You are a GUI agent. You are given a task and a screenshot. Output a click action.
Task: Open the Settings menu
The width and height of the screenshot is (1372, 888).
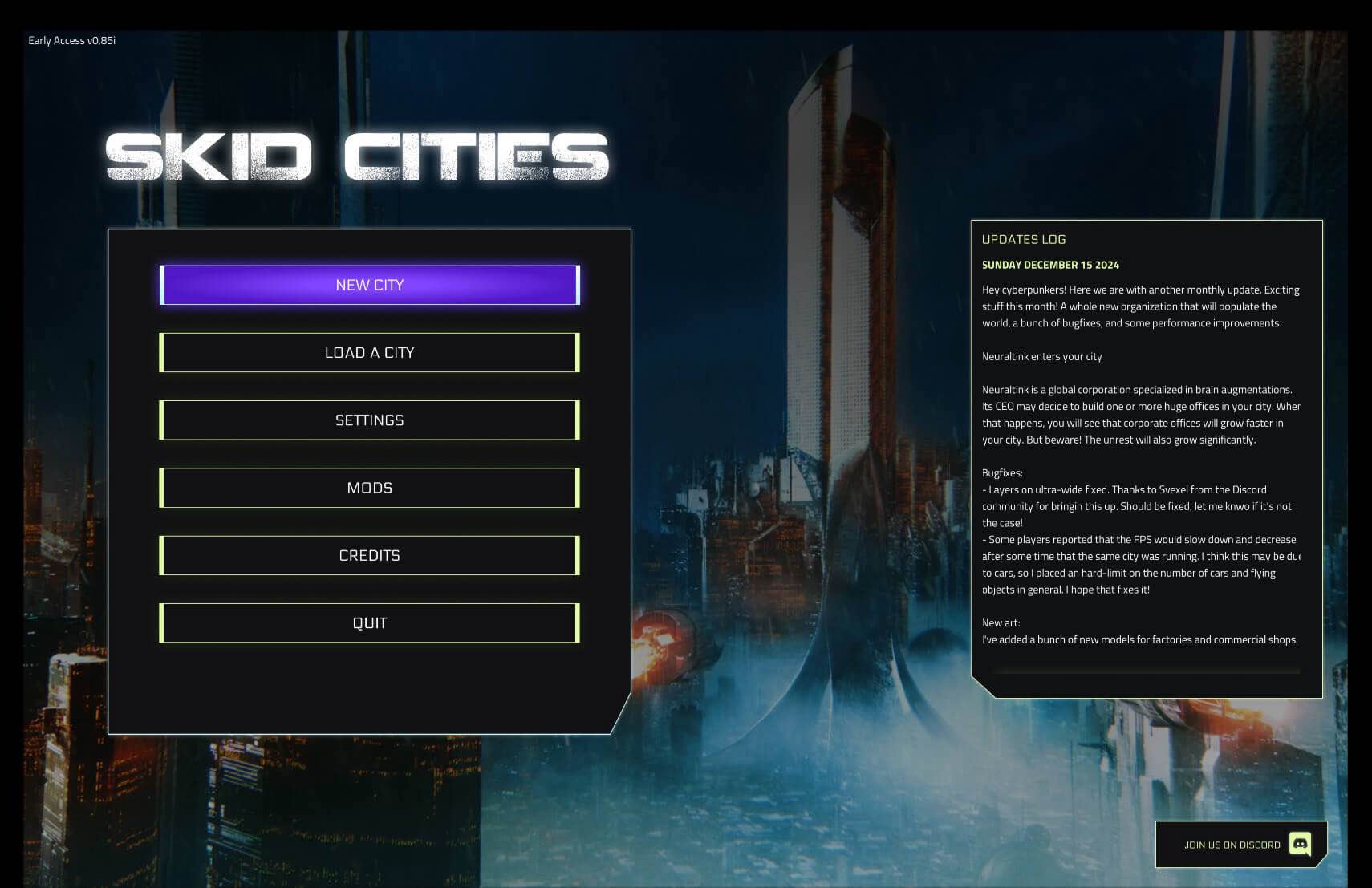point(369,420)
